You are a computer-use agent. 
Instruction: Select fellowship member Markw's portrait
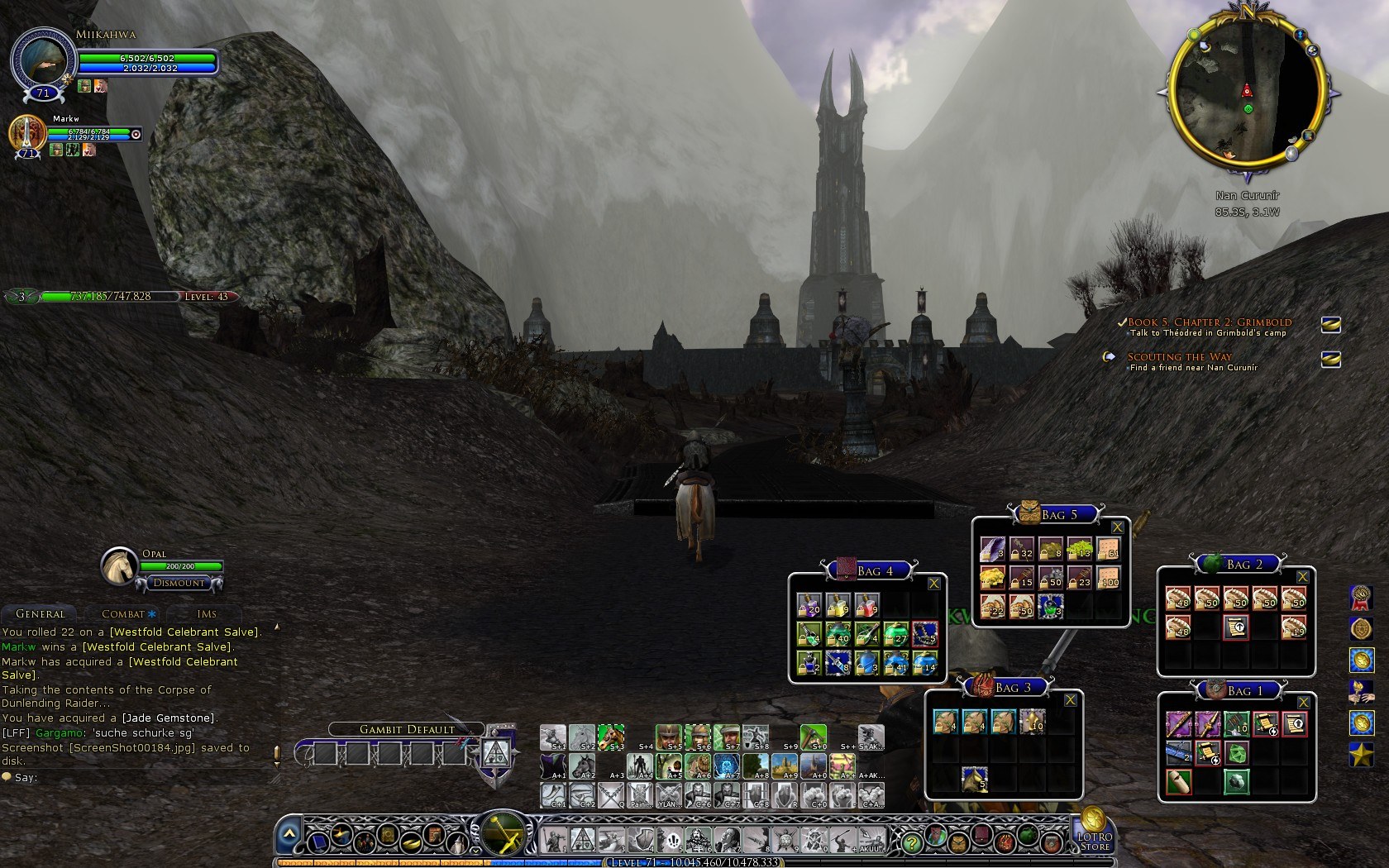point(26,132)
